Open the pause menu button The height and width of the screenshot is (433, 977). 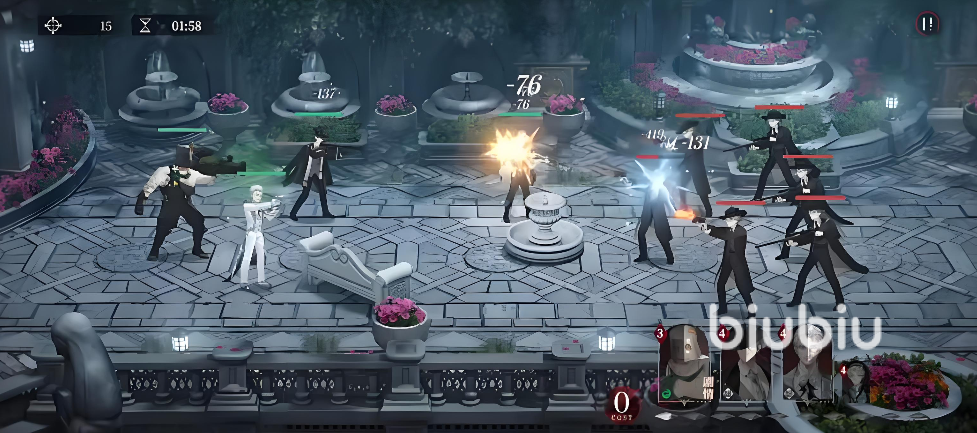pyautogui.click(x=929, y=24)
